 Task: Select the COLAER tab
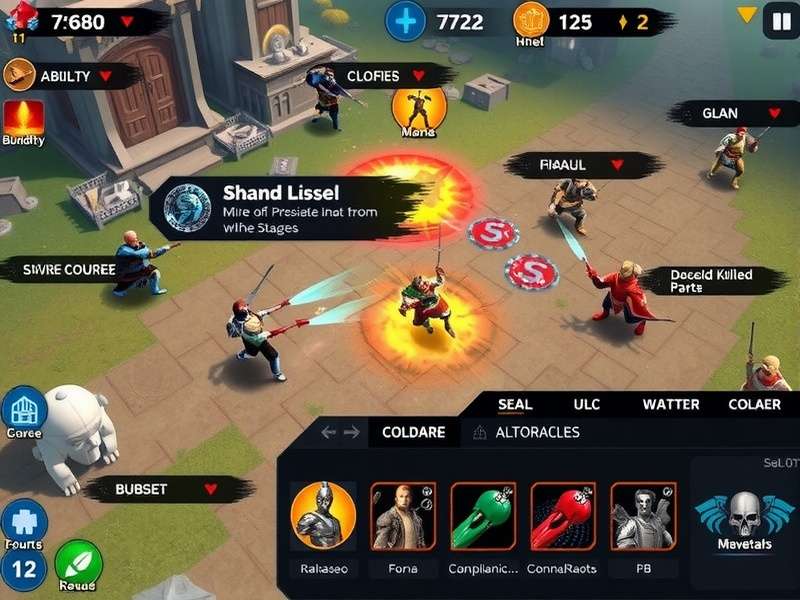[755, 404]
